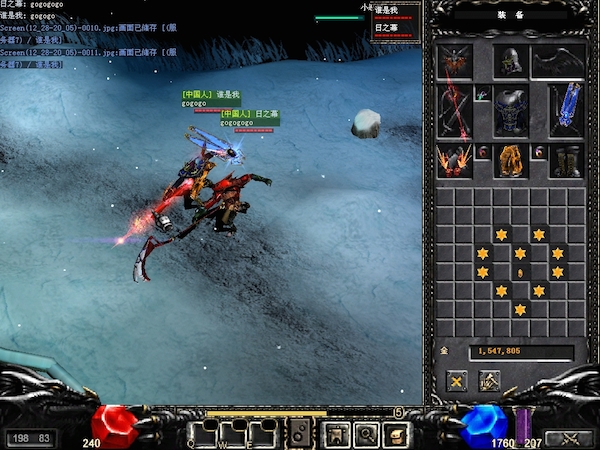This screenshot has width=600, height=450.
Task: Close the equipment panel with the X button
Action: point(457,380)
